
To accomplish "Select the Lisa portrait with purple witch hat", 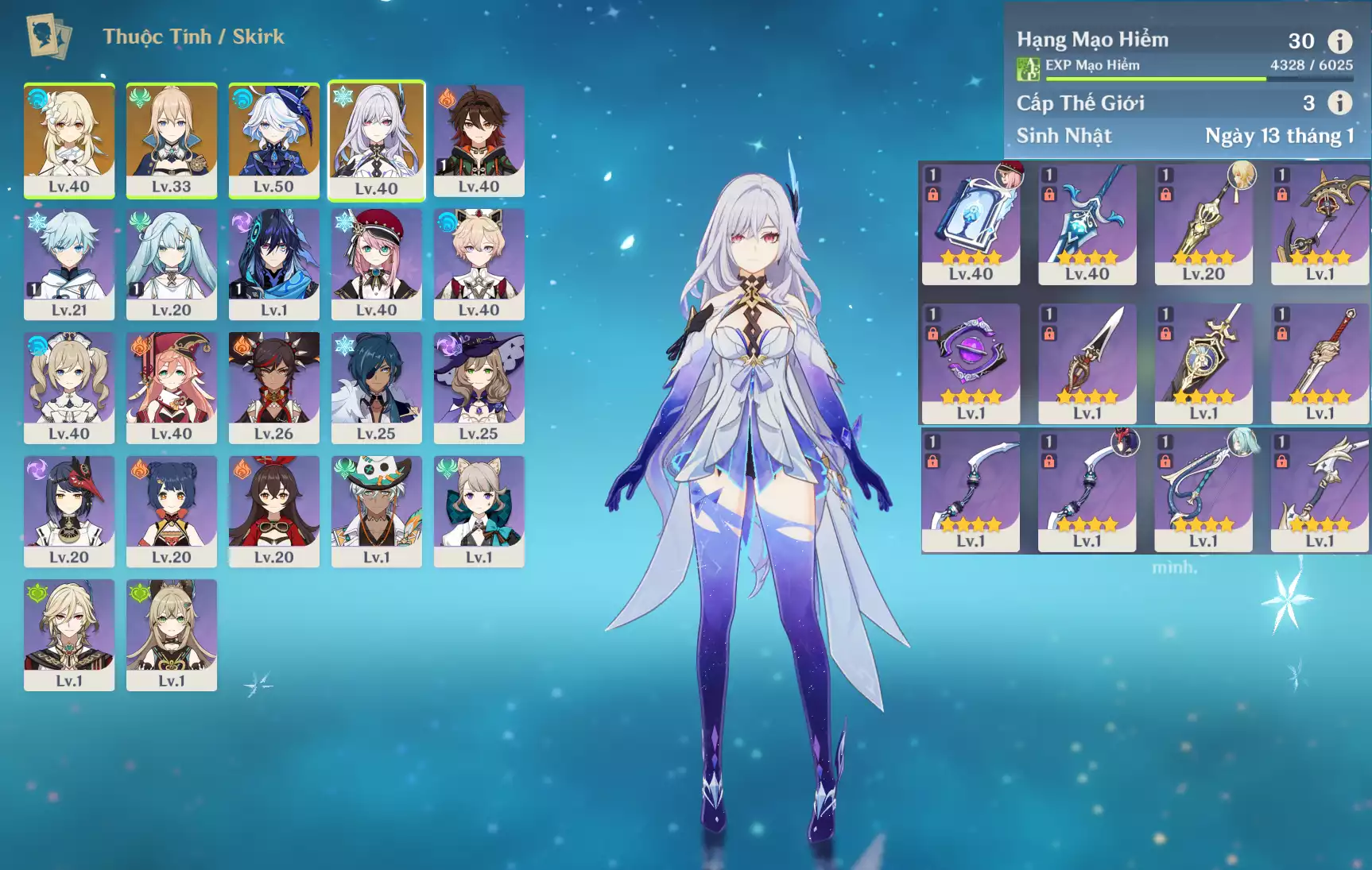I will 479,387.
